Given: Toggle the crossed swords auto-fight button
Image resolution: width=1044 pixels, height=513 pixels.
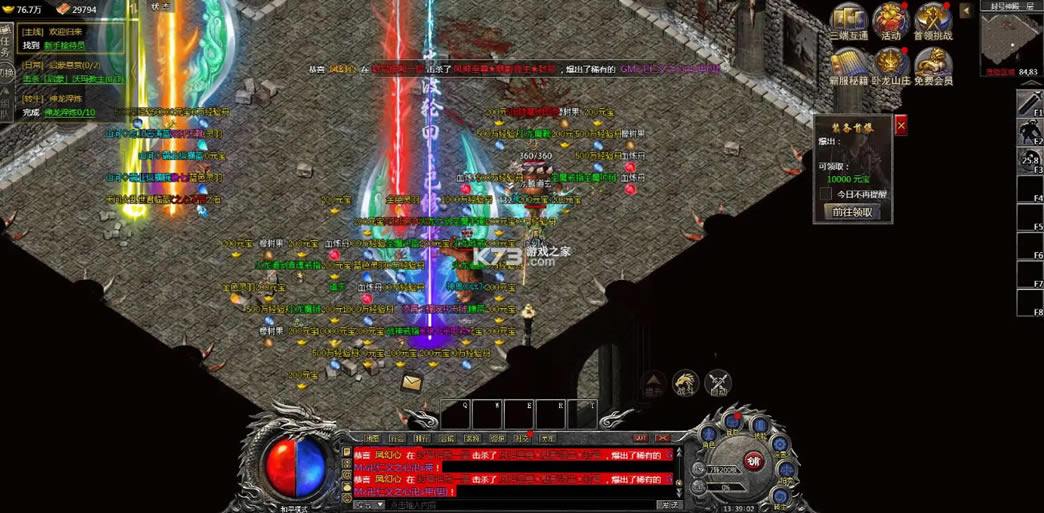Looking at the screenshot, I should pos(718,381).
